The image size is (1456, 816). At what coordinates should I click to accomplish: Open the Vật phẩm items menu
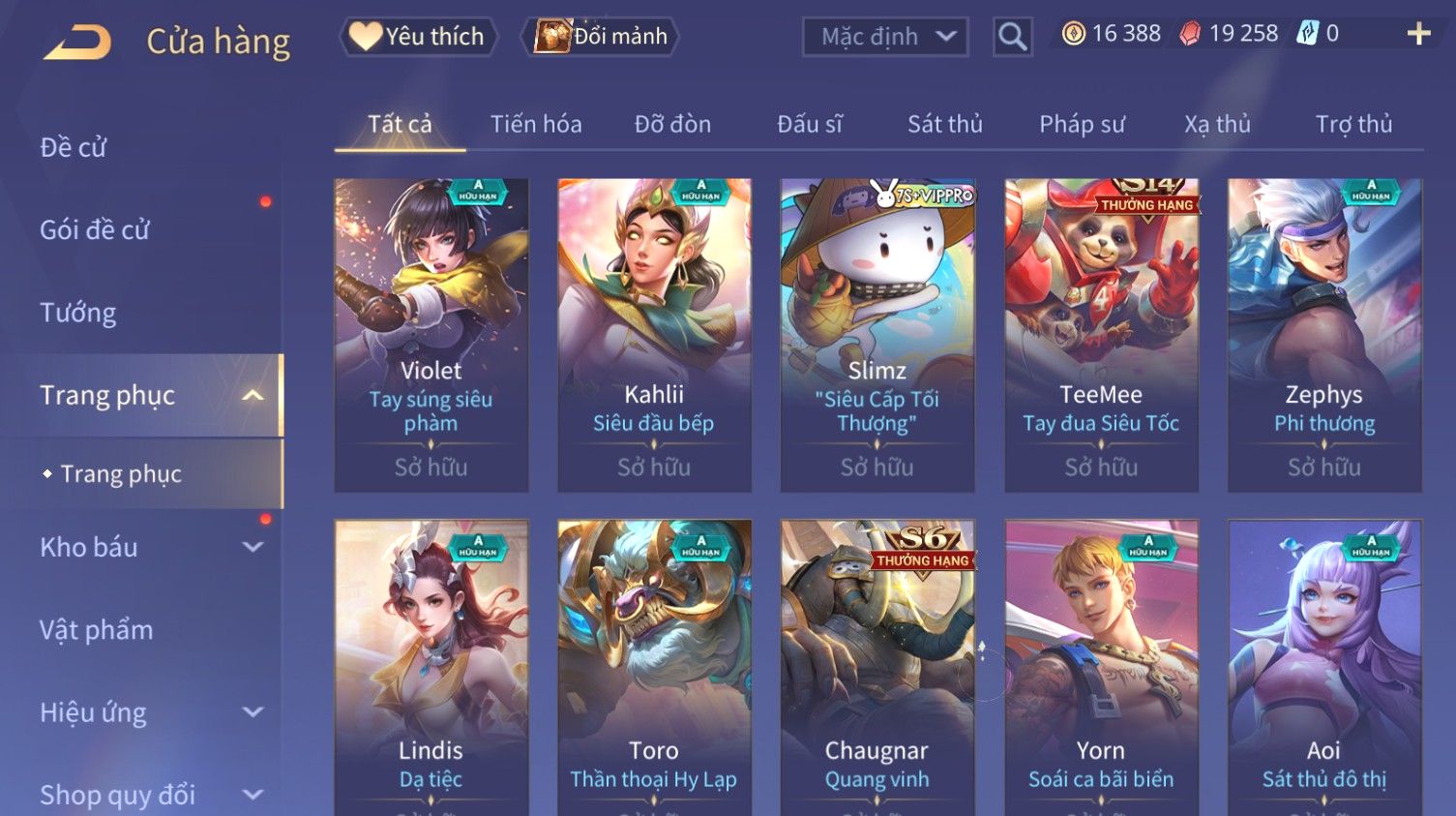coord(97,630)
